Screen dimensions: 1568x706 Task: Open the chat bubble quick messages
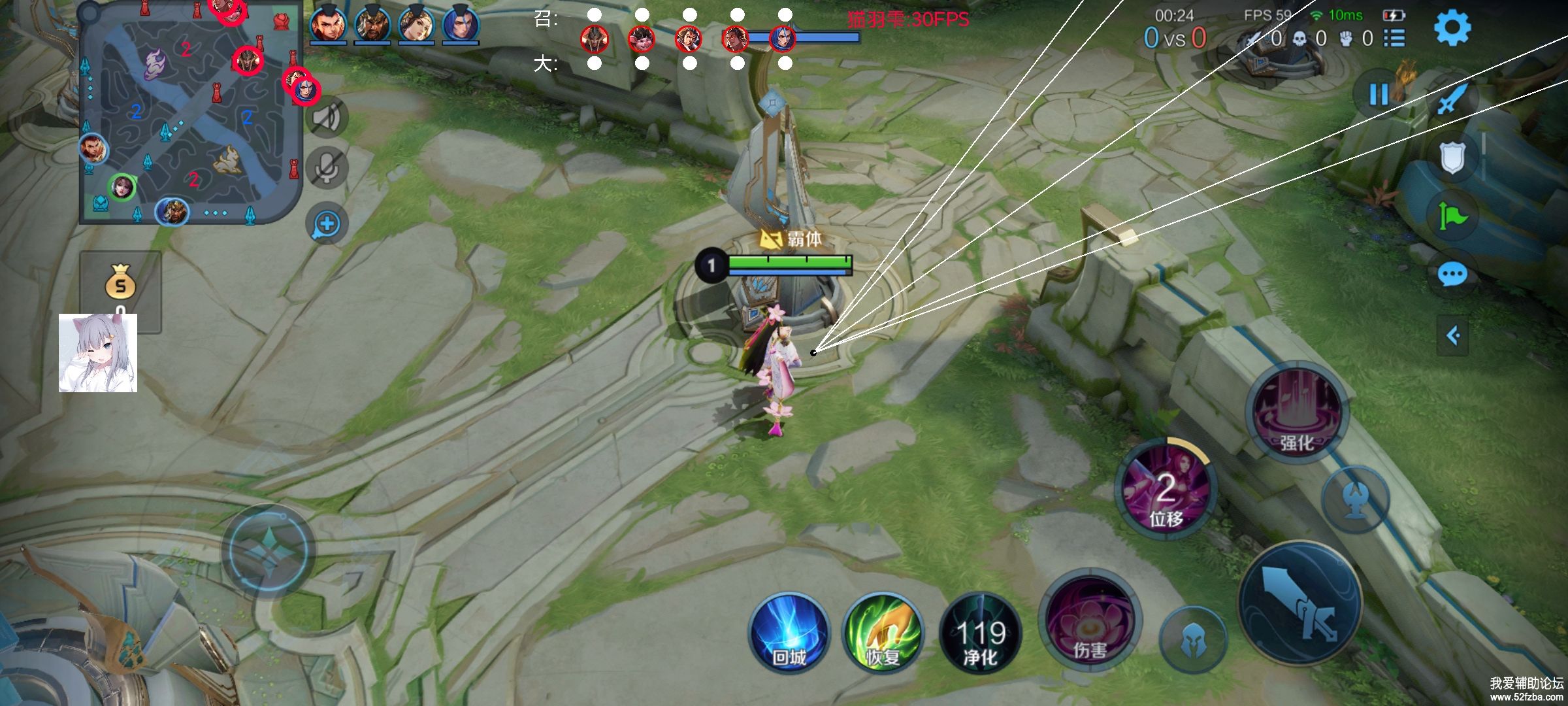coord(1452,275)
